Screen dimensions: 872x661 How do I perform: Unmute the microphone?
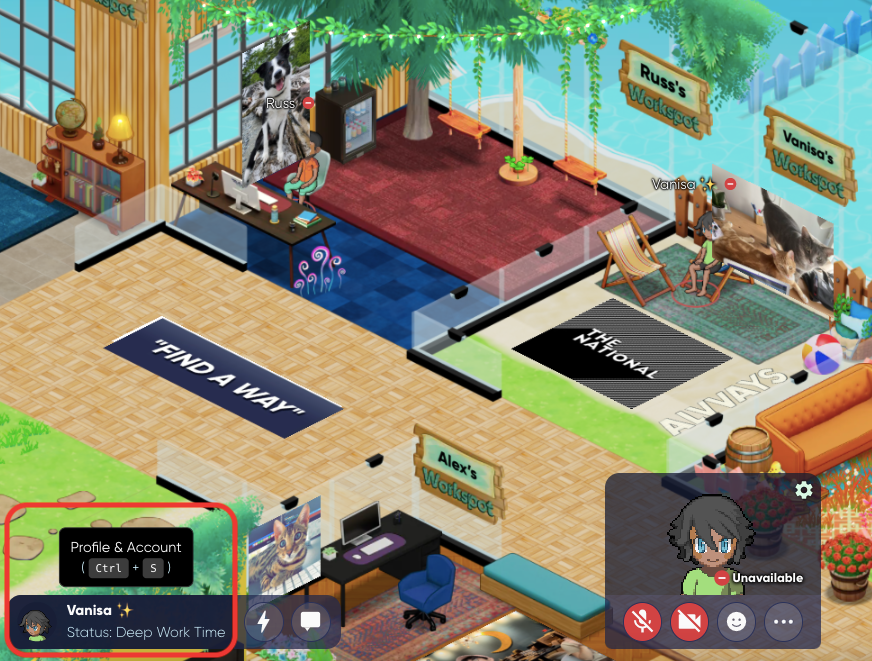click(x=643, y=622)
